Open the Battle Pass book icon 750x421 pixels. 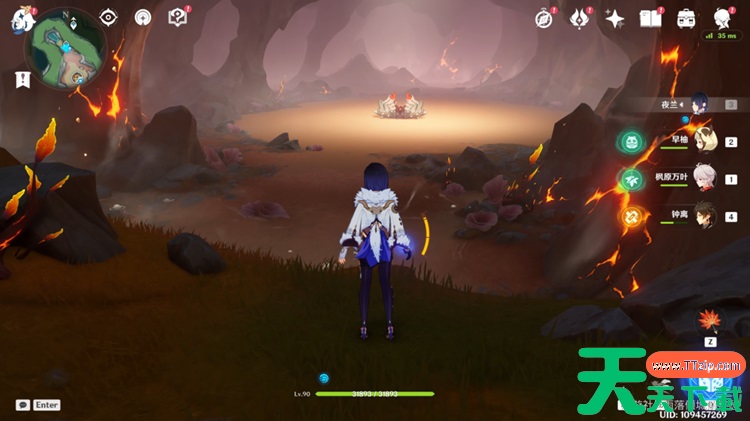pyautogui.click(x=651, y=18)
